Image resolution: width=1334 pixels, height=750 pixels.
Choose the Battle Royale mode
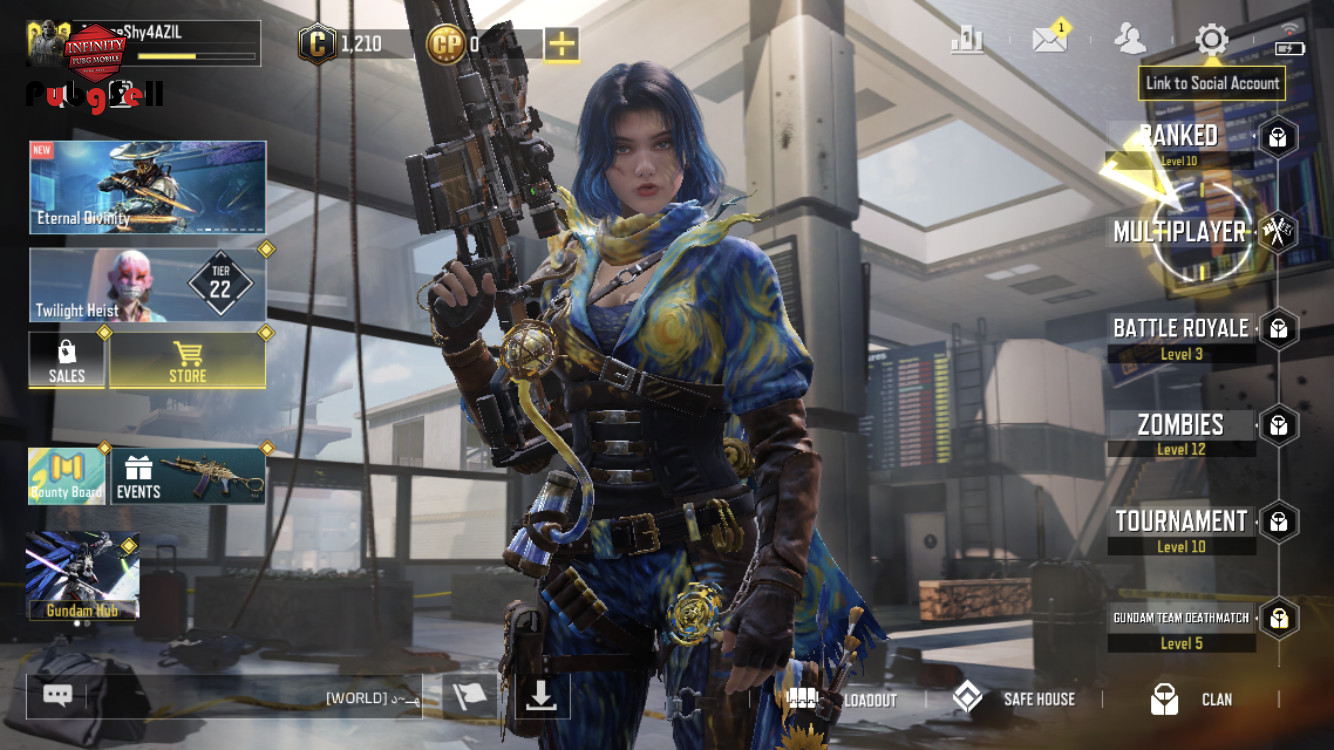pyautogui.click(x=1181, y=329)
